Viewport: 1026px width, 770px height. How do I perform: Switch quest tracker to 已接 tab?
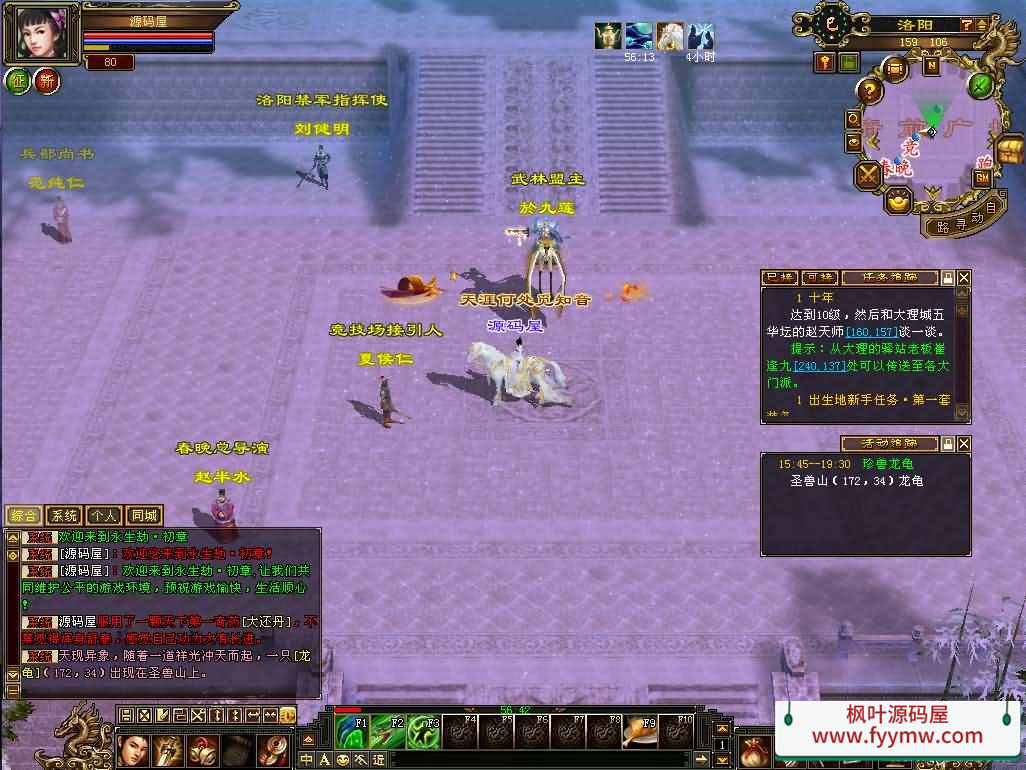coord(779,277)
